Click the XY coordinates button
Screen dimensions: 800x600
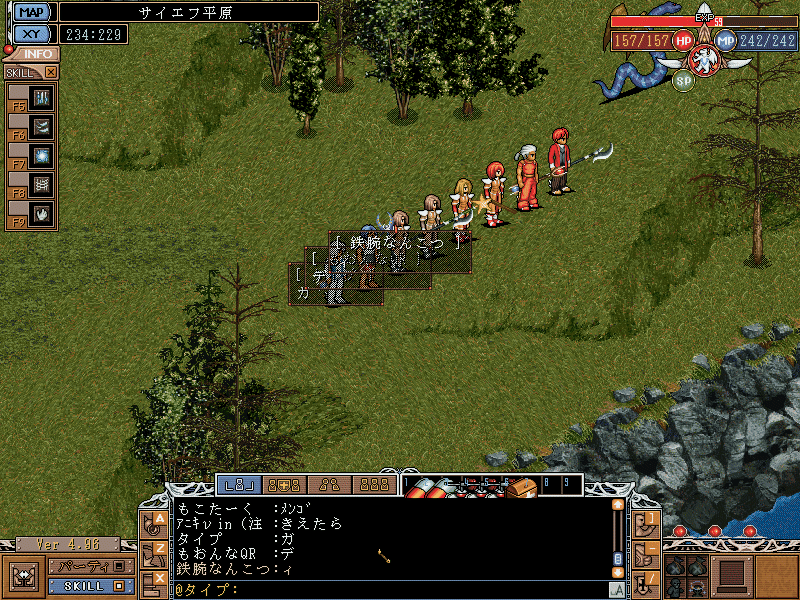click(31, 34)
